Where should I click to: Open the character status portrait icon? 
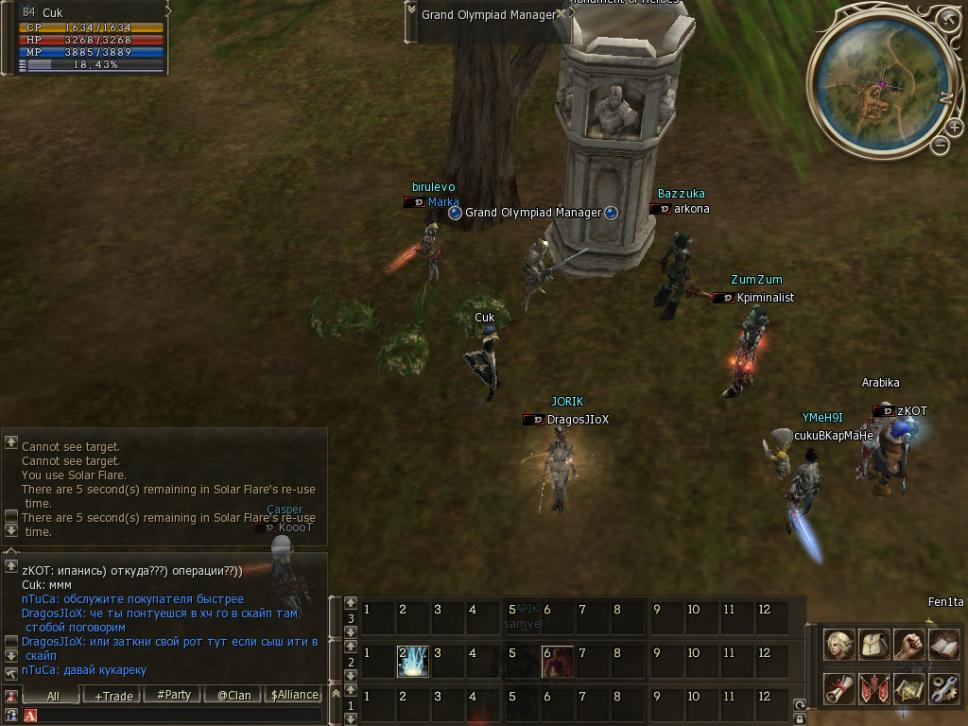click(839, 645)
